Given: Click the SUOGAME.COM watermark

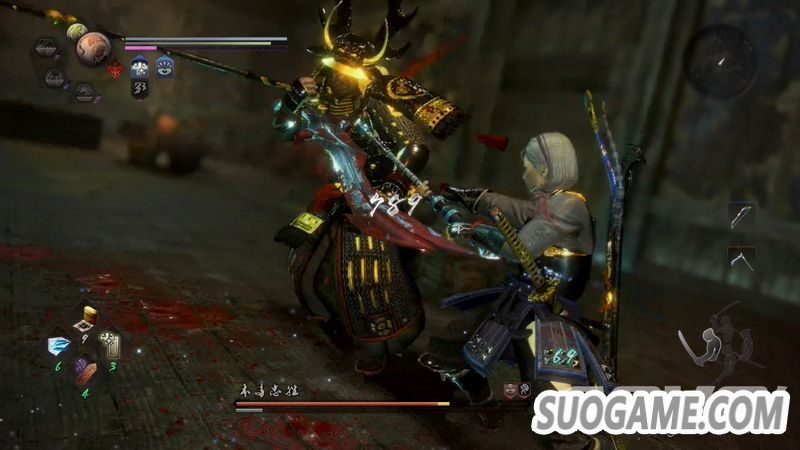Looking at the screenshot, I should coord(661,412).
